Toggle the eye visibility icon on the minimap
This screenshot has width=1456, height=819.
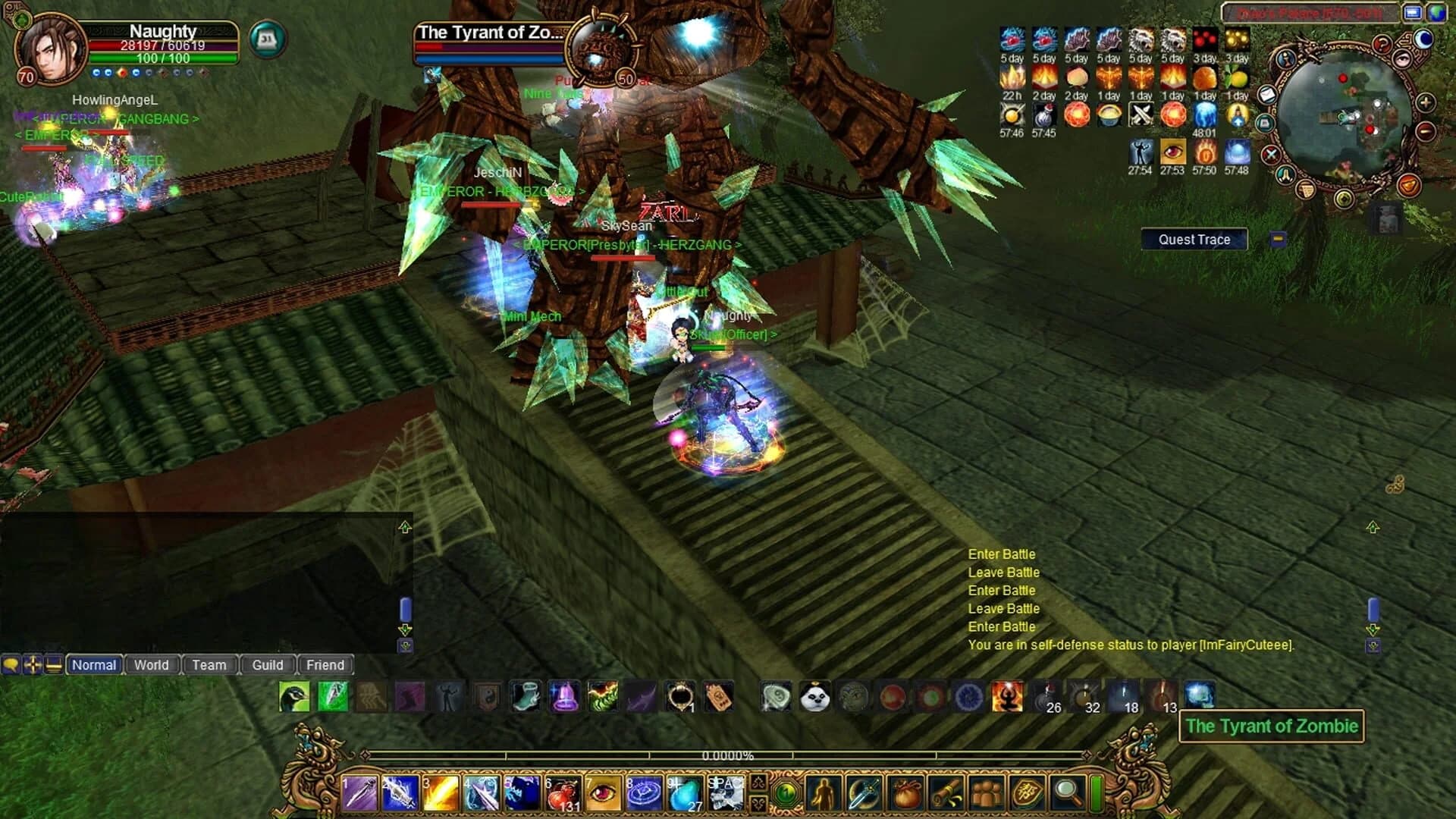(1401, 60)
